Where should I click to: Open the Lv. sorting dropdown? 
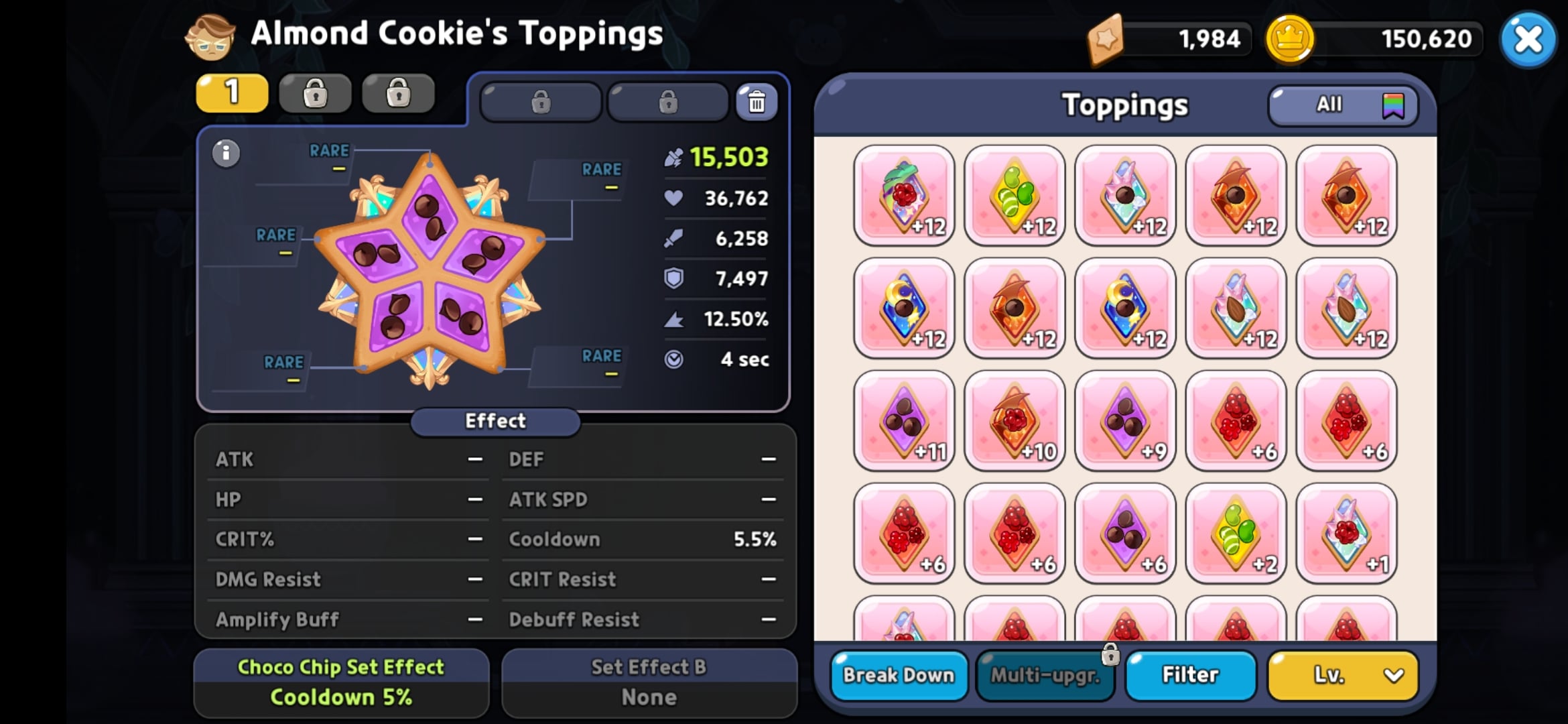[1342, 676]
